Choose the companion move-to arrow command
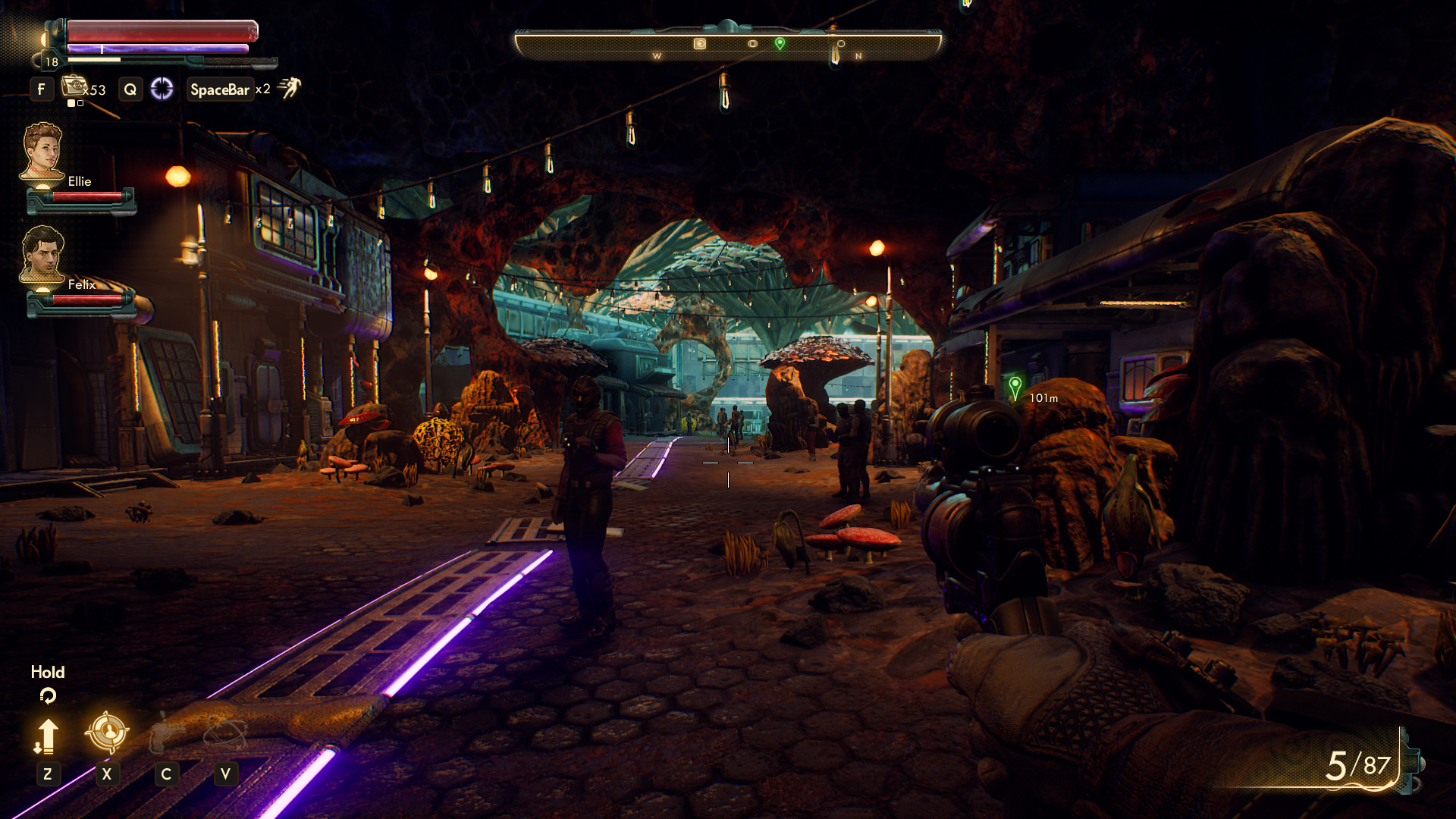Viewport: 1456px width, 819px height. pyautogui.click(x=47, y=736)
